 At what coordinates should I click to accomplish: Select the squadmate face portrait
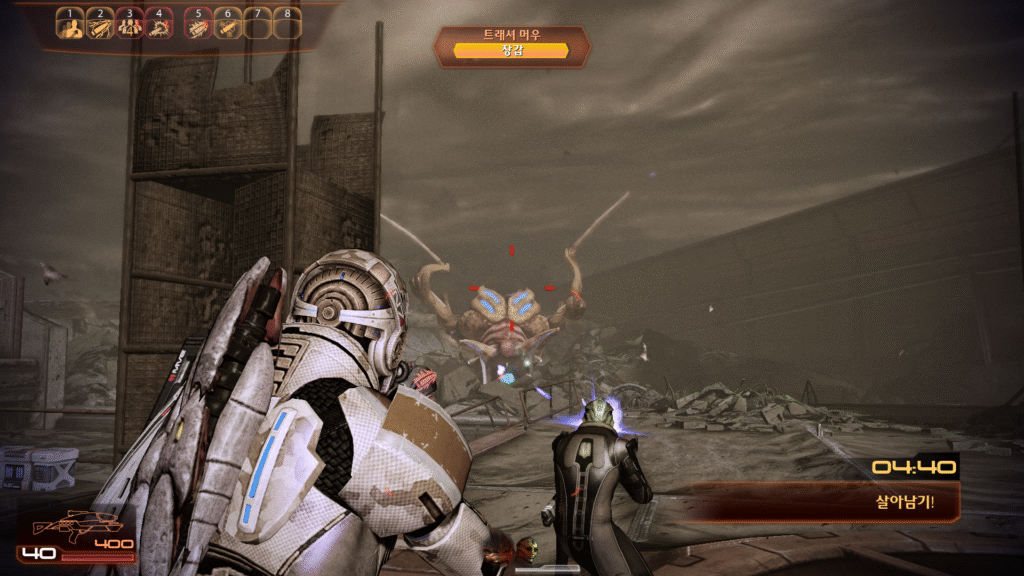click(528, 548)
